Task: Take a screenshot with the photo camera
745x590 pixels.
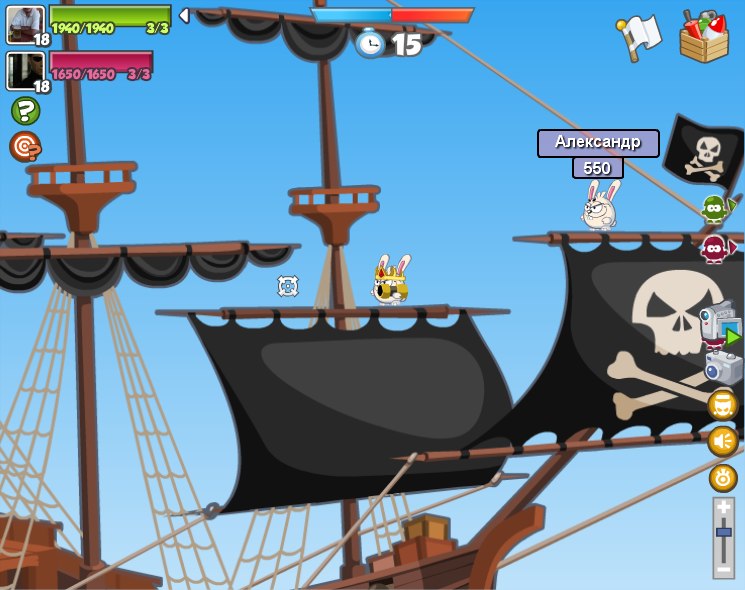Action: pyautogui.click(x=722, y=366)
